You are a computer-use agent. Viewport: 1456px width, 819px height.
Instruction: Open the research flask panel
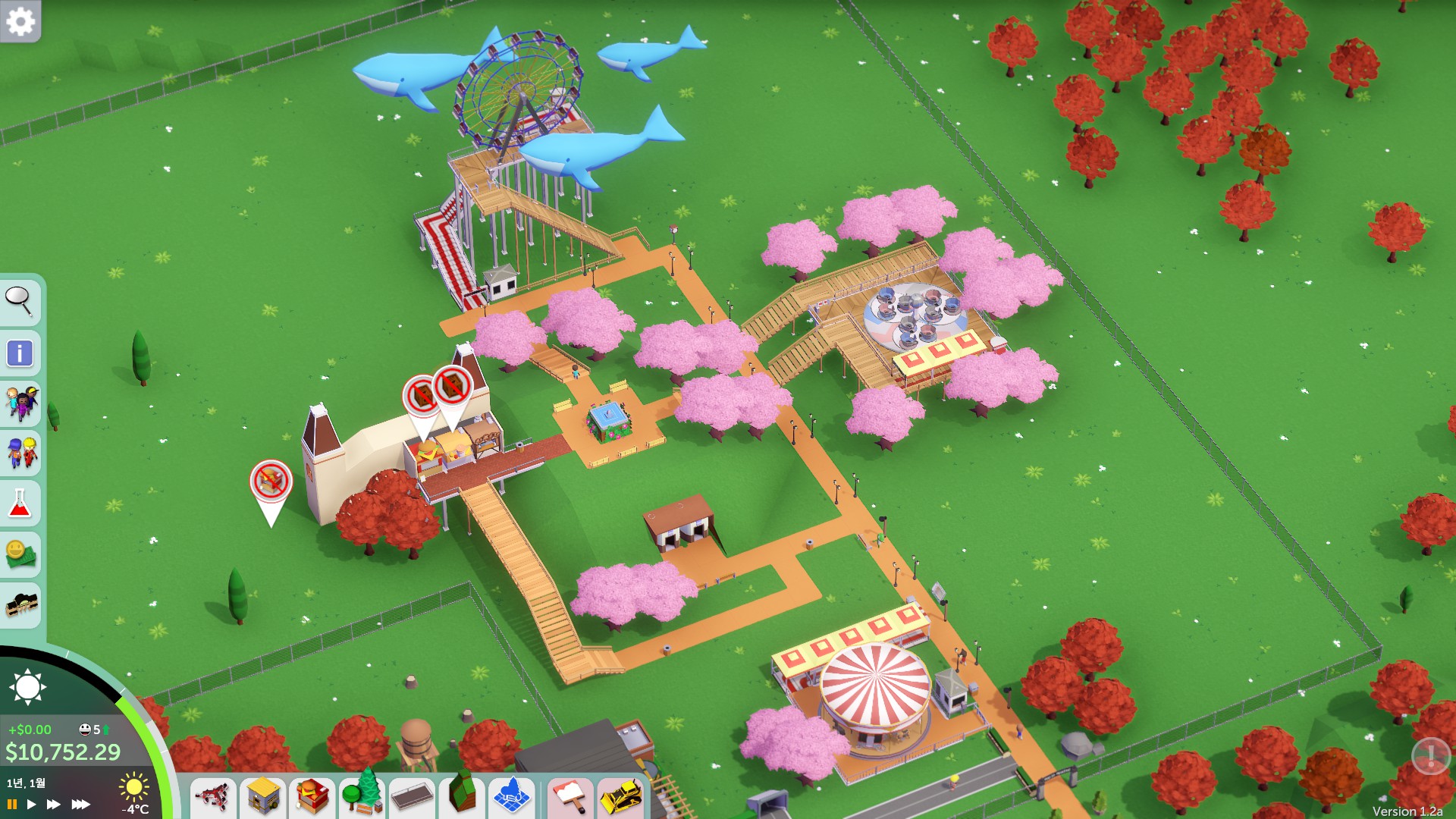[20, 504]
